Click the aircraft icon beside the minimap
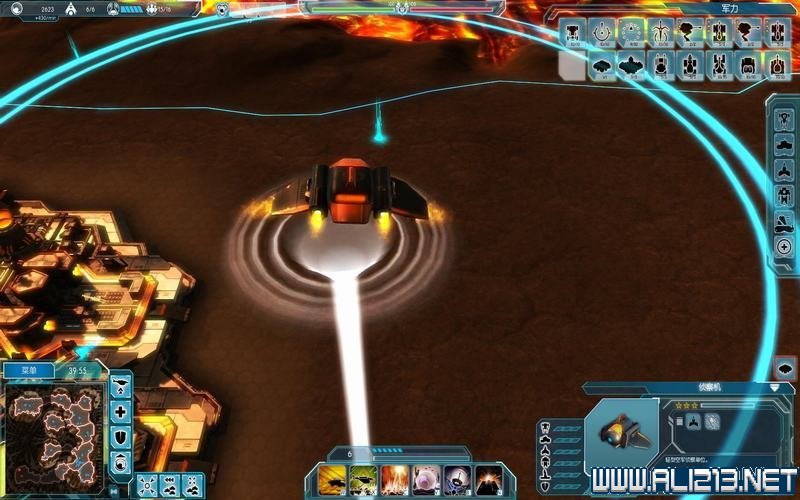 [x=121, y=385]
